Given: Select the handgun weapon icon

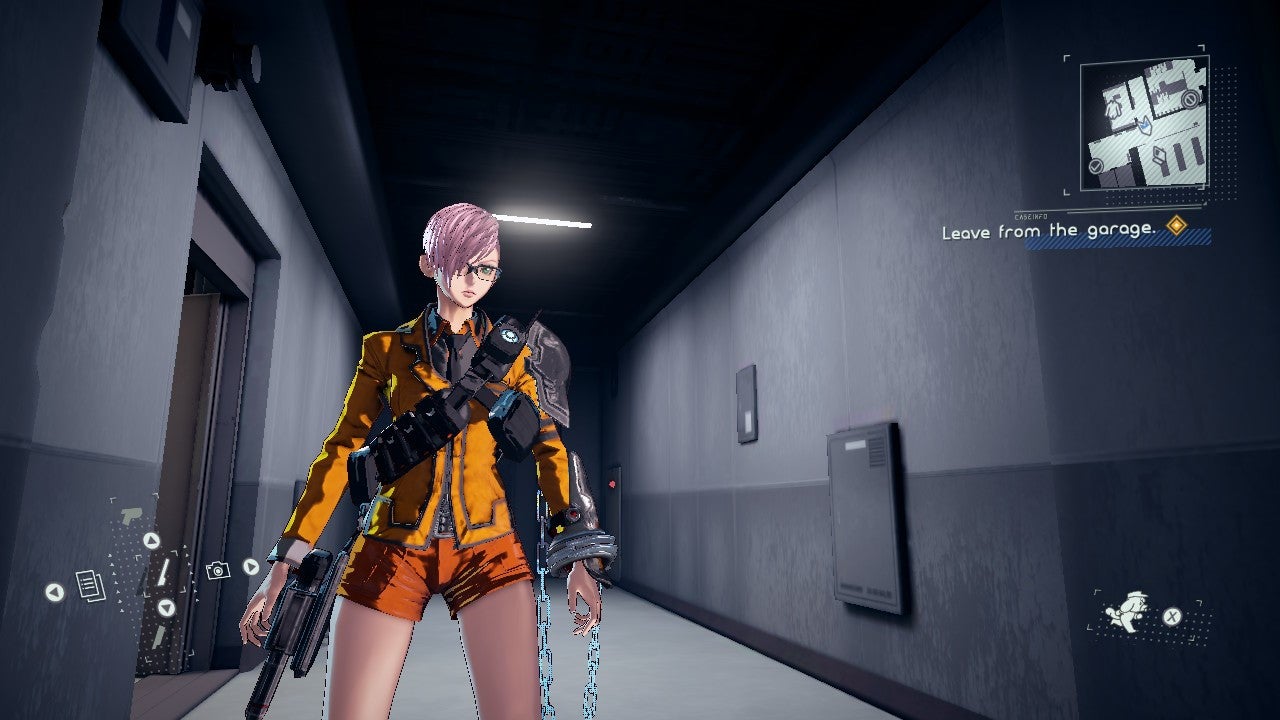Looking at the screenshot, I should point(131,515).
